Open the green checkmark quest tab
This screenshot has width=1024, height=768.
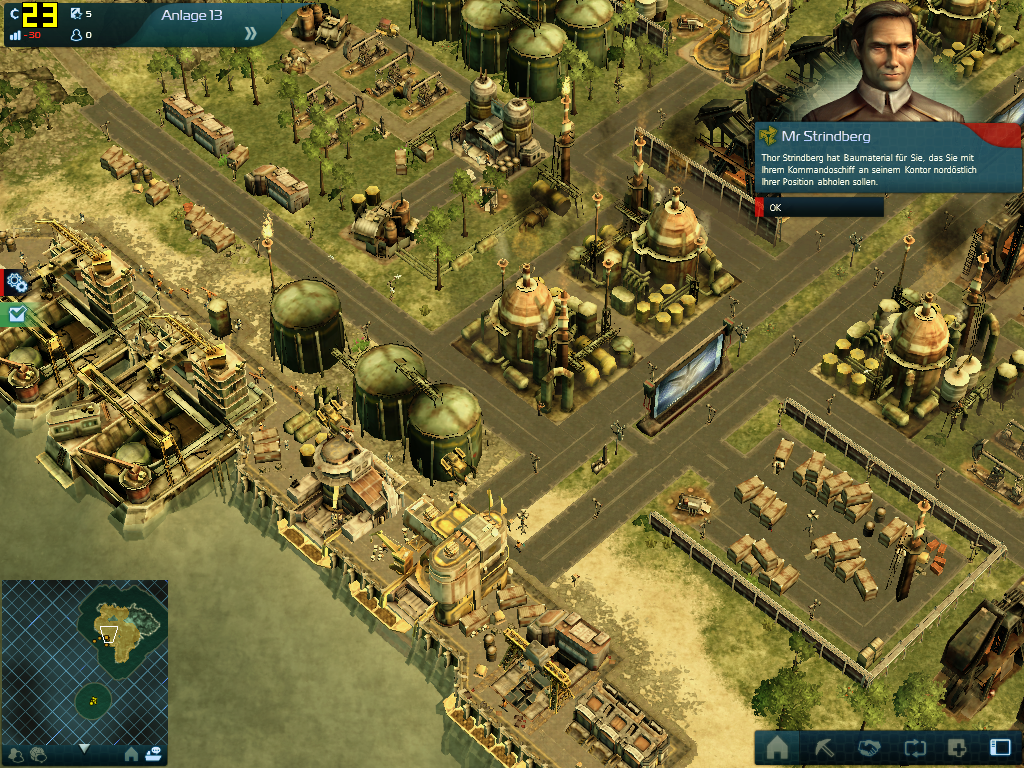tap(16, 314)
